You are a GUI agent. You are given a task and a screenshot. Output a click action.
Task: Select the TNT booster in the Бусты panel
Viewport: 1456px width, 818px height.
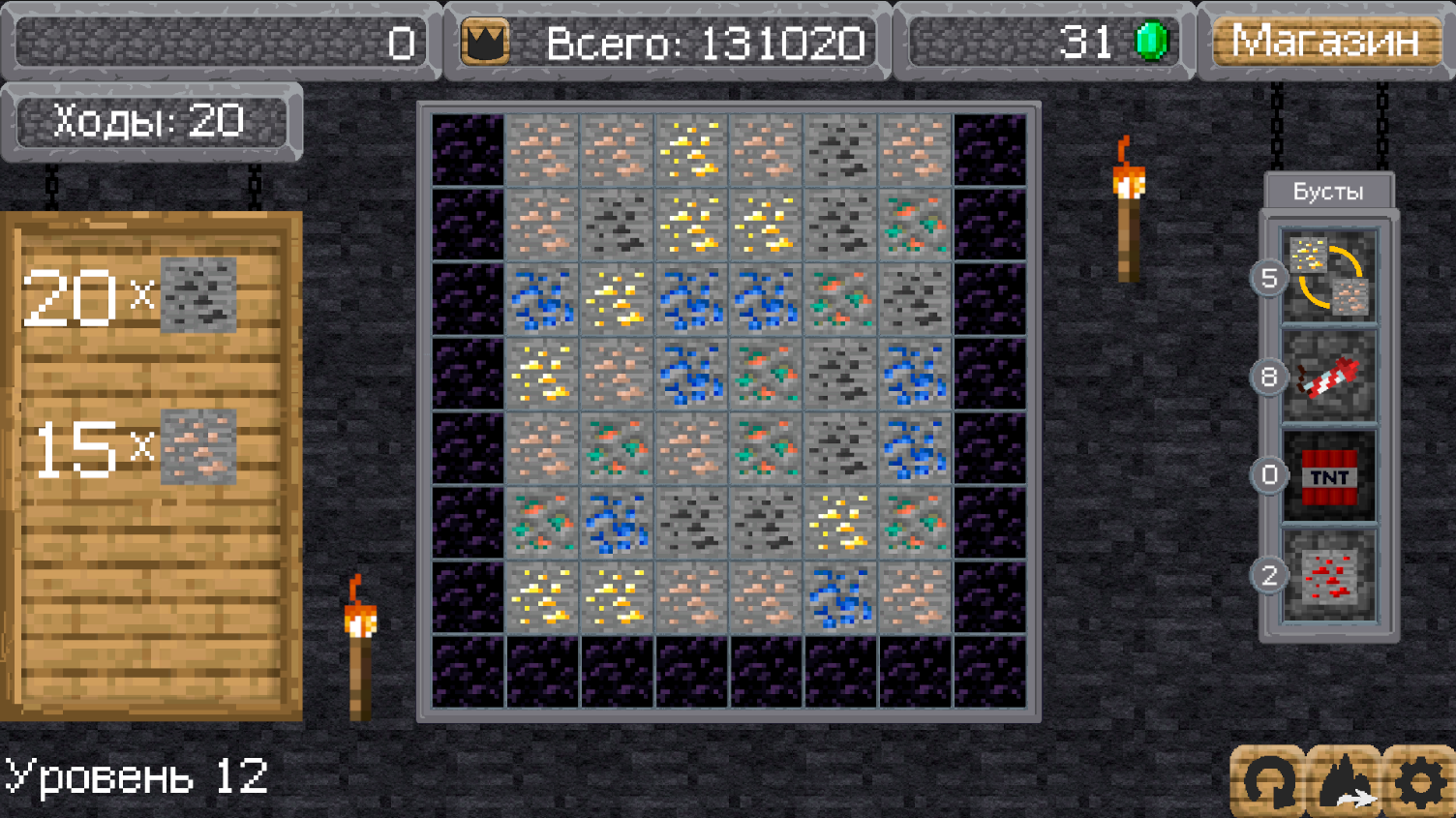(x=1330, y=473)
